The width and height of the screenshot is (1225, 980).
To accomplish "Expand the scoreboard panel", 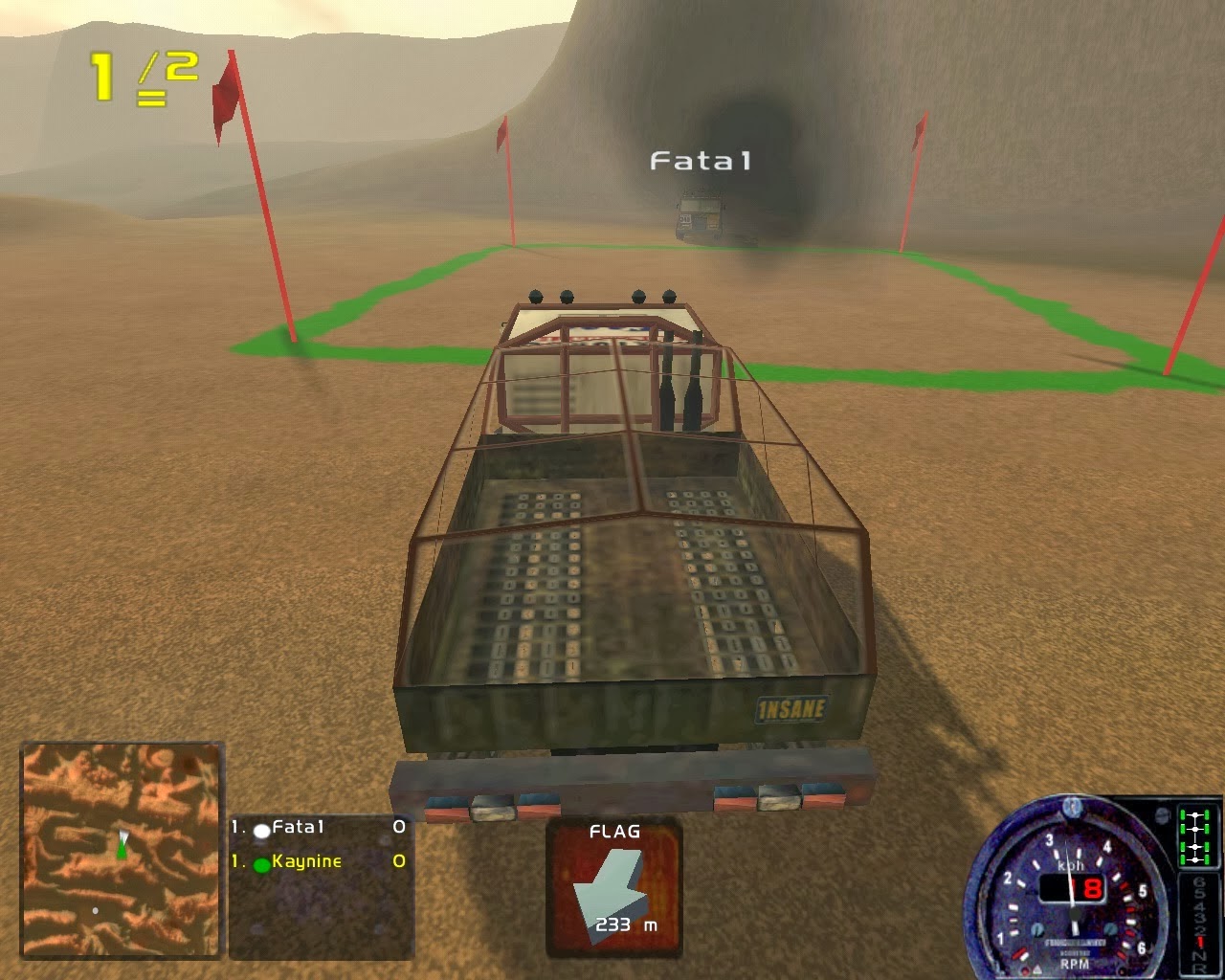I will tap(321, 885).
